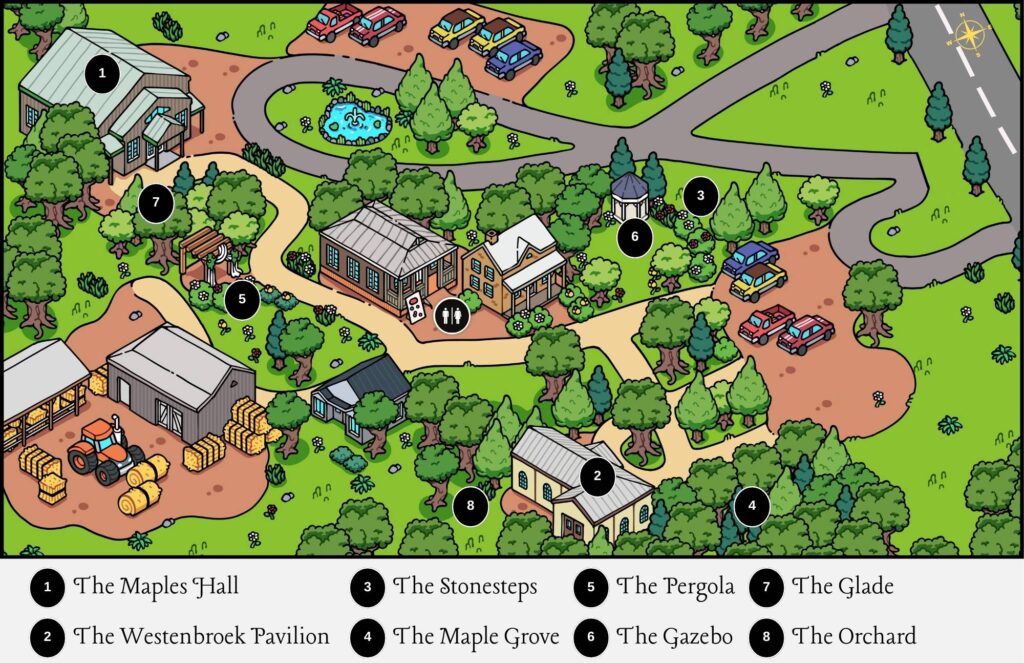Choose The Maples Hall legend entry
The image size is (1024, 663).
pyautogui.click(x=156, y=587)
